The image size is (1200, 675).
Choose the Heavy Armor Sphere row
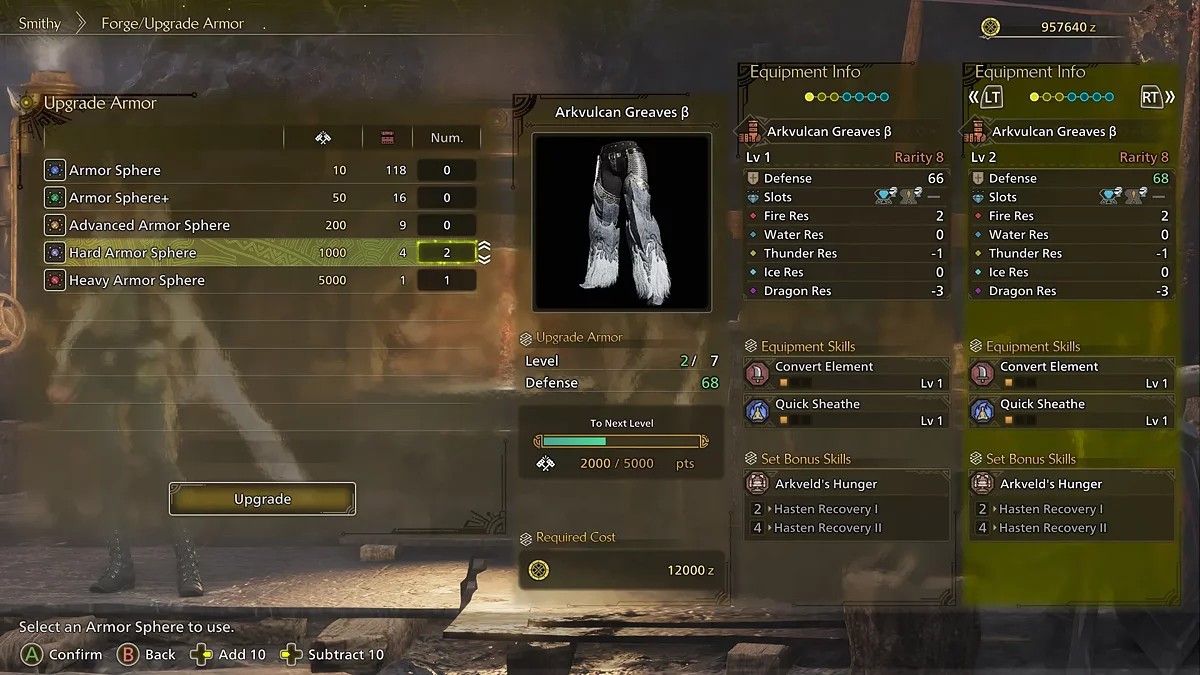tap(260, 280)
